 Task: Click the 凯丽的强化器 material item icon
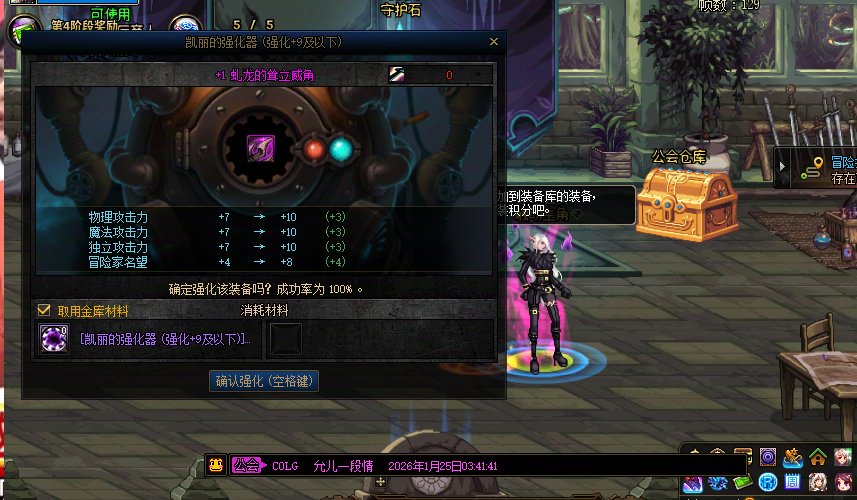[x=53, y=340]
